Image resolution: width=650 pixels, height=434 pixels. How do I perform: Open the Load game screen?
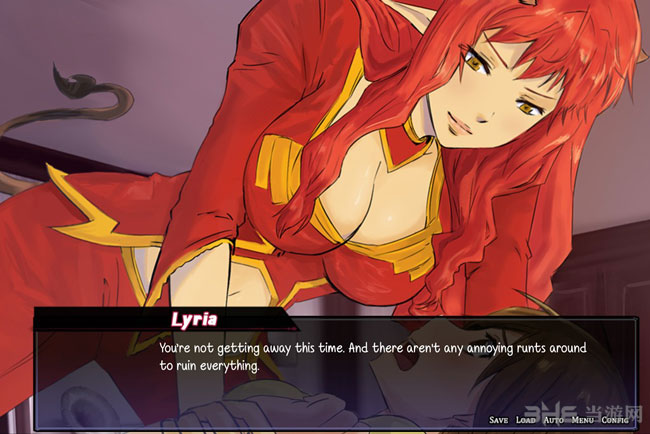click(526, 420)
